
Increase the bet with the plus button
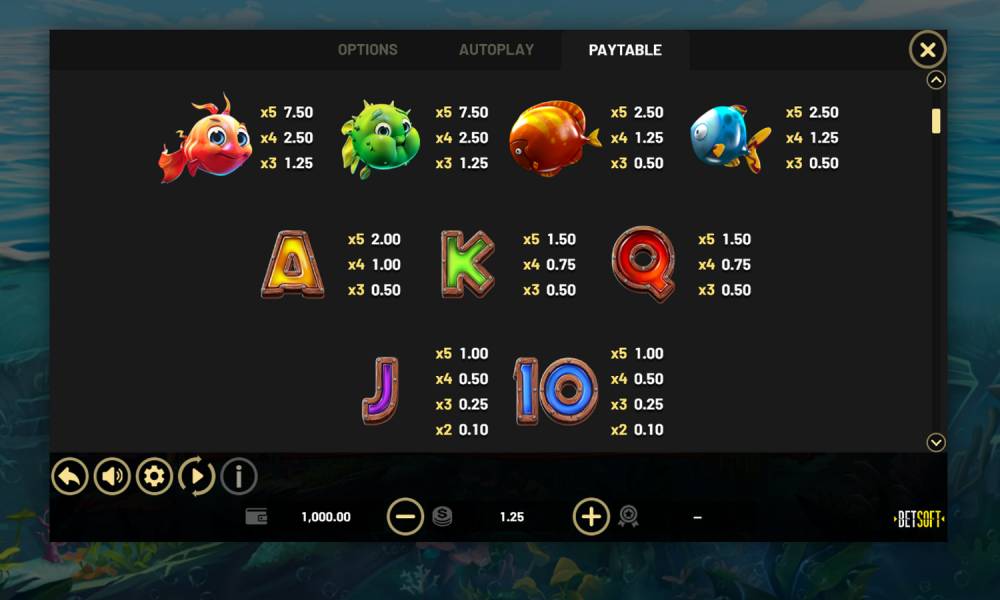pyautogui.click(x=591, y=517)
